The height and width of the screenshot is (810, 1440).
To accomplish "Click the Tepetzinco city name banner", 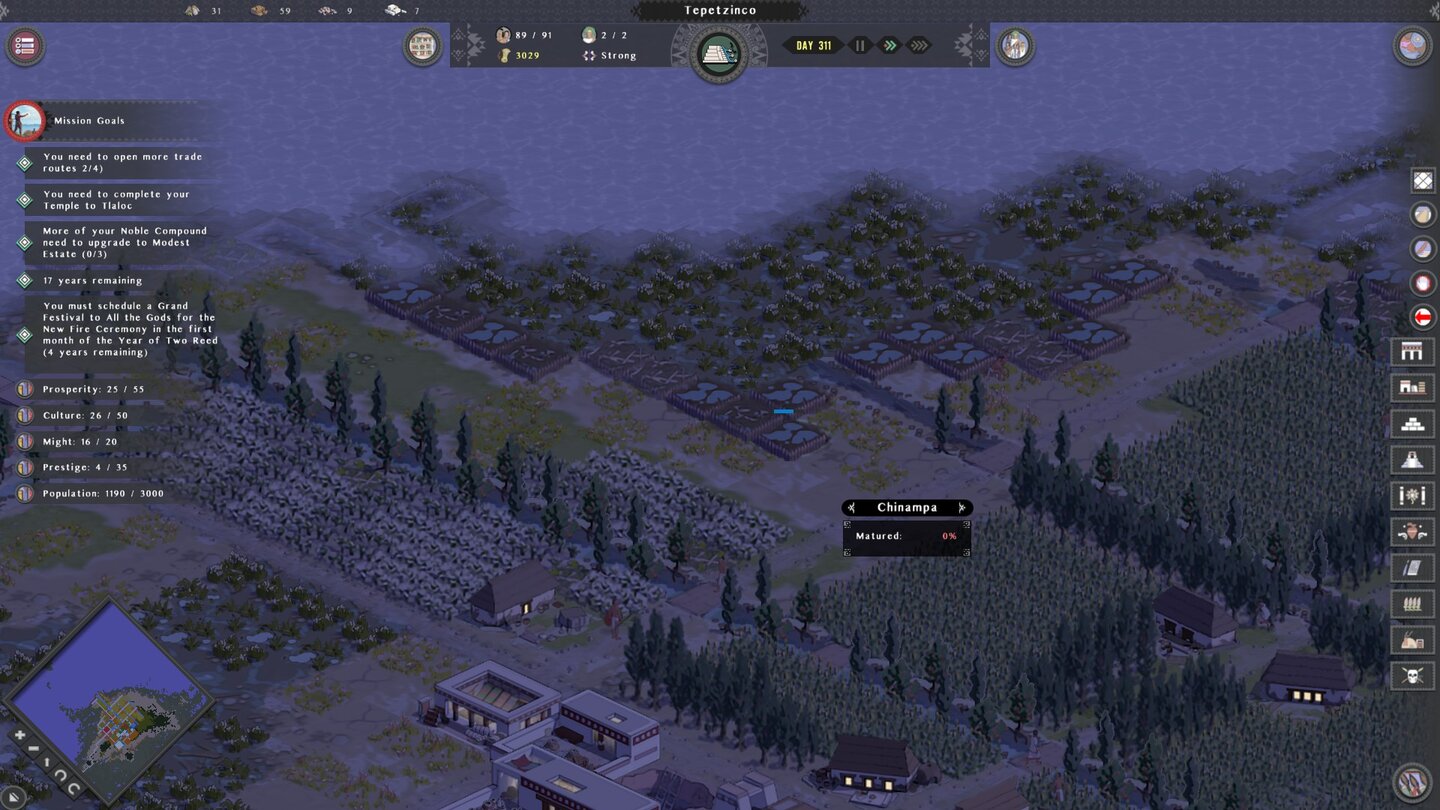I will (x=720, y=10).
